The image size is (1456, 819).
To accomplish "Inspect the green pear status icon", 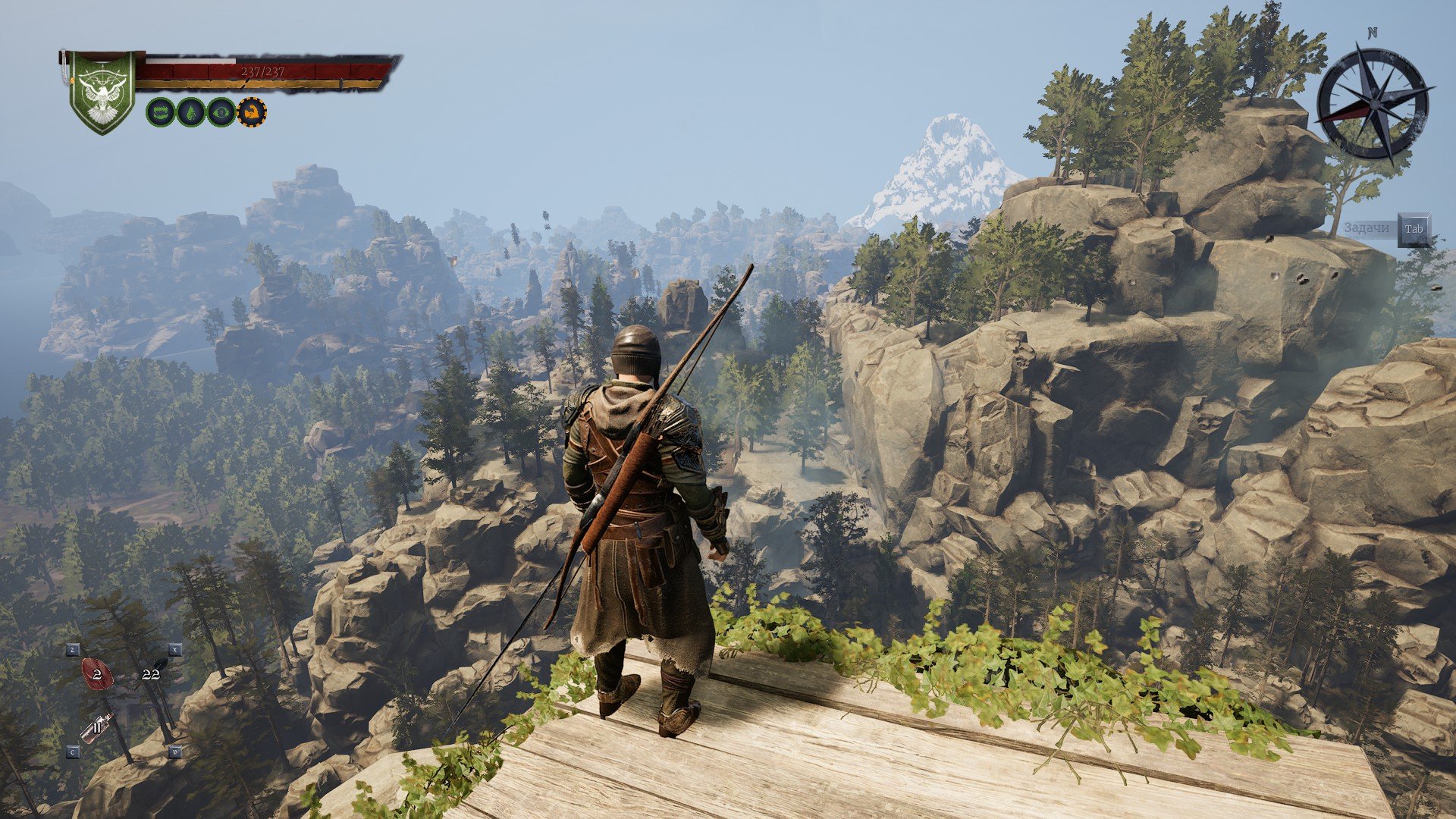I will [x=190, y=112].
